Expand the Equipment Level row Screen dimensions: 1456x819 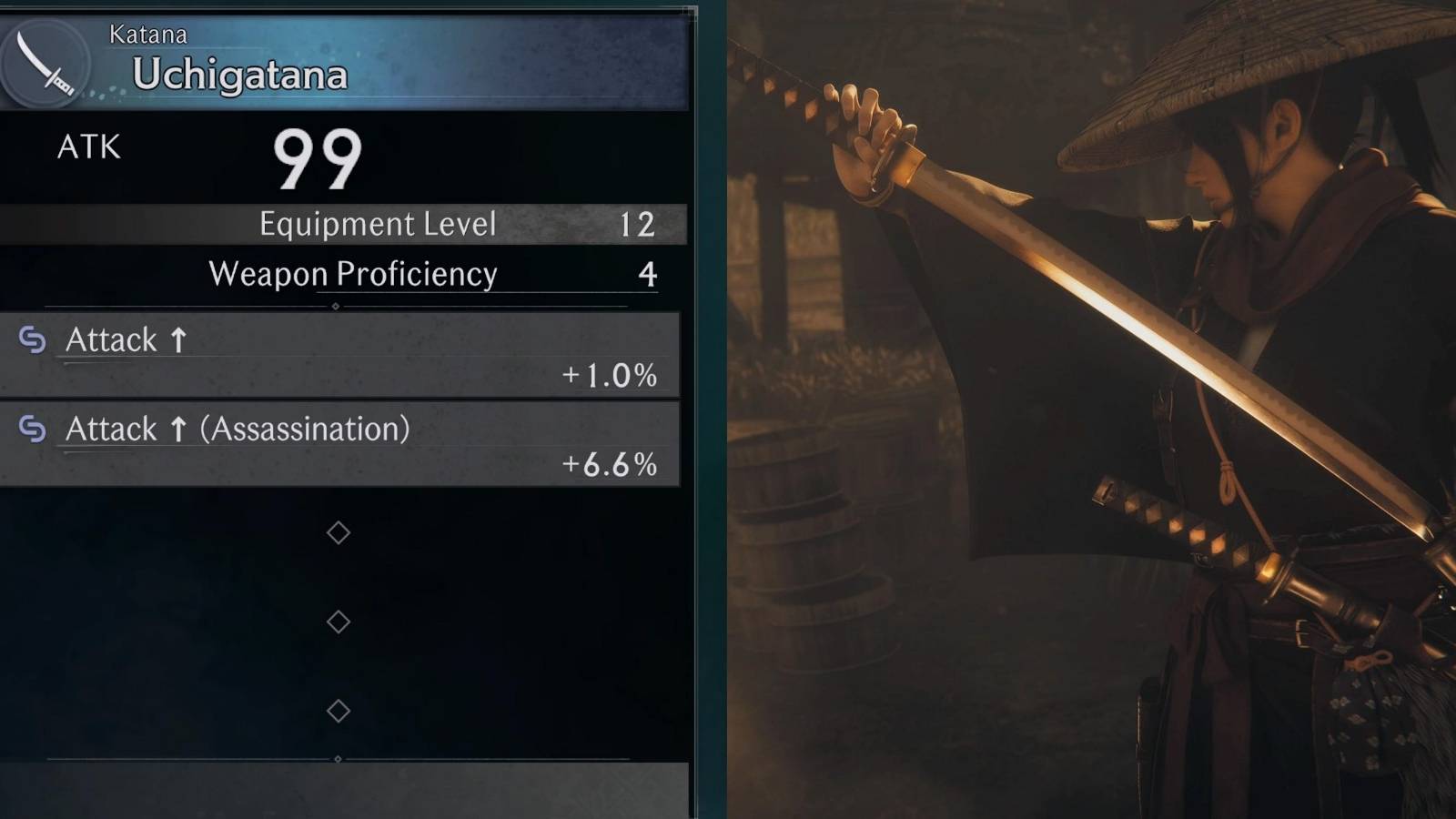(378, 224)
